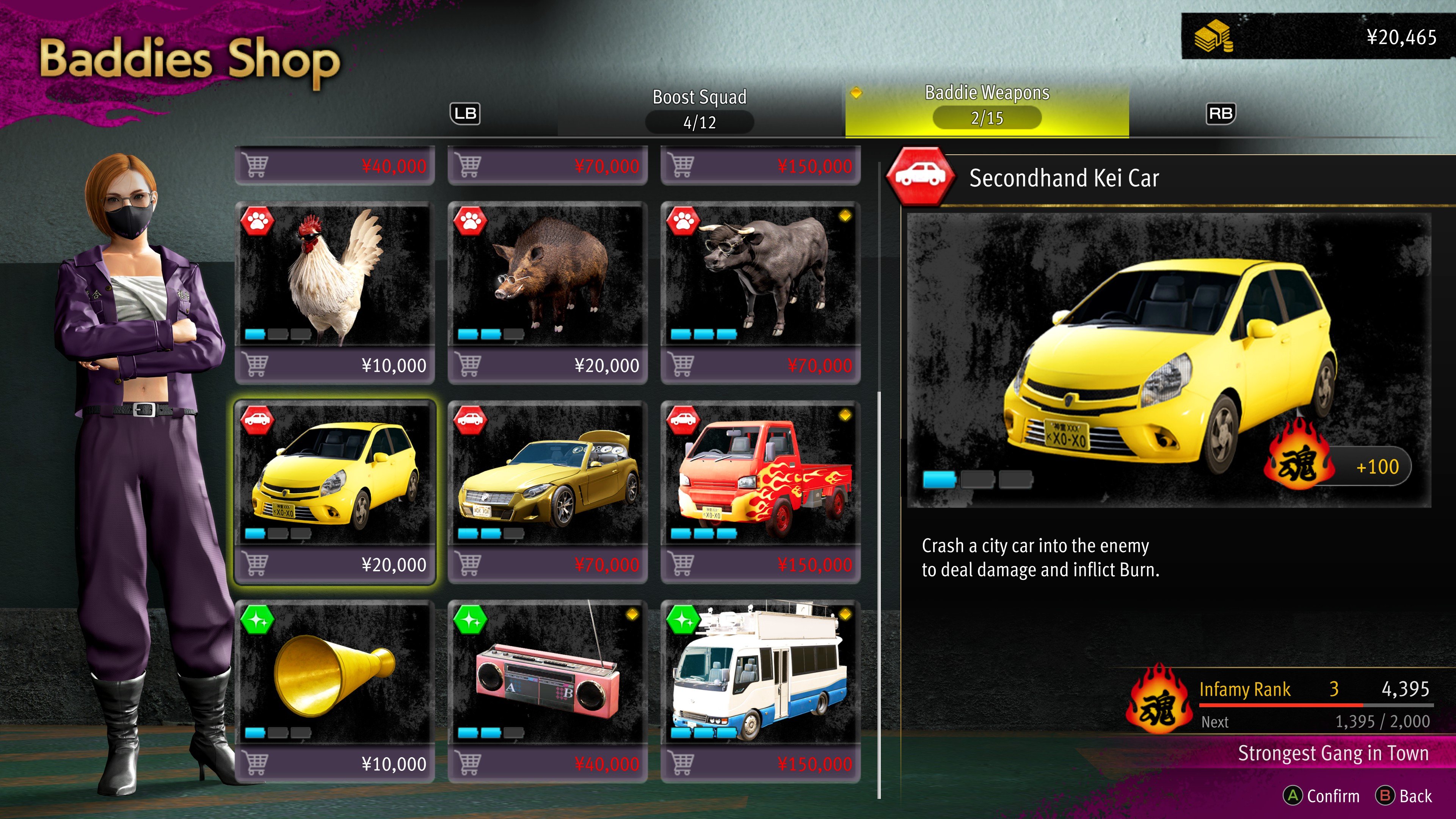Viewport: 1456px width, 819px height.
Task: Buy the boar for ¥20,000
Action: click(x=547, y=365)
